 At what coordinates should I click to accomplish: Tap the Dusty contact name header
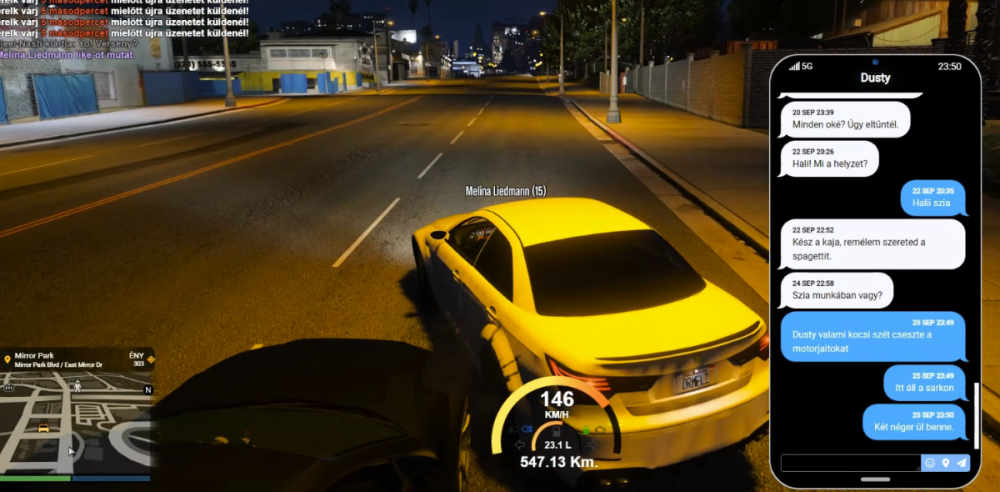coord(875,78)
